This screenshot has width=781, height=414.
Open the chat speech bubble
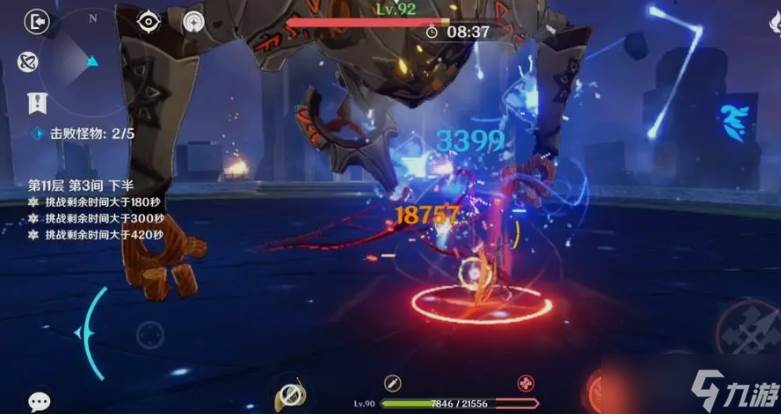[39, 401]
